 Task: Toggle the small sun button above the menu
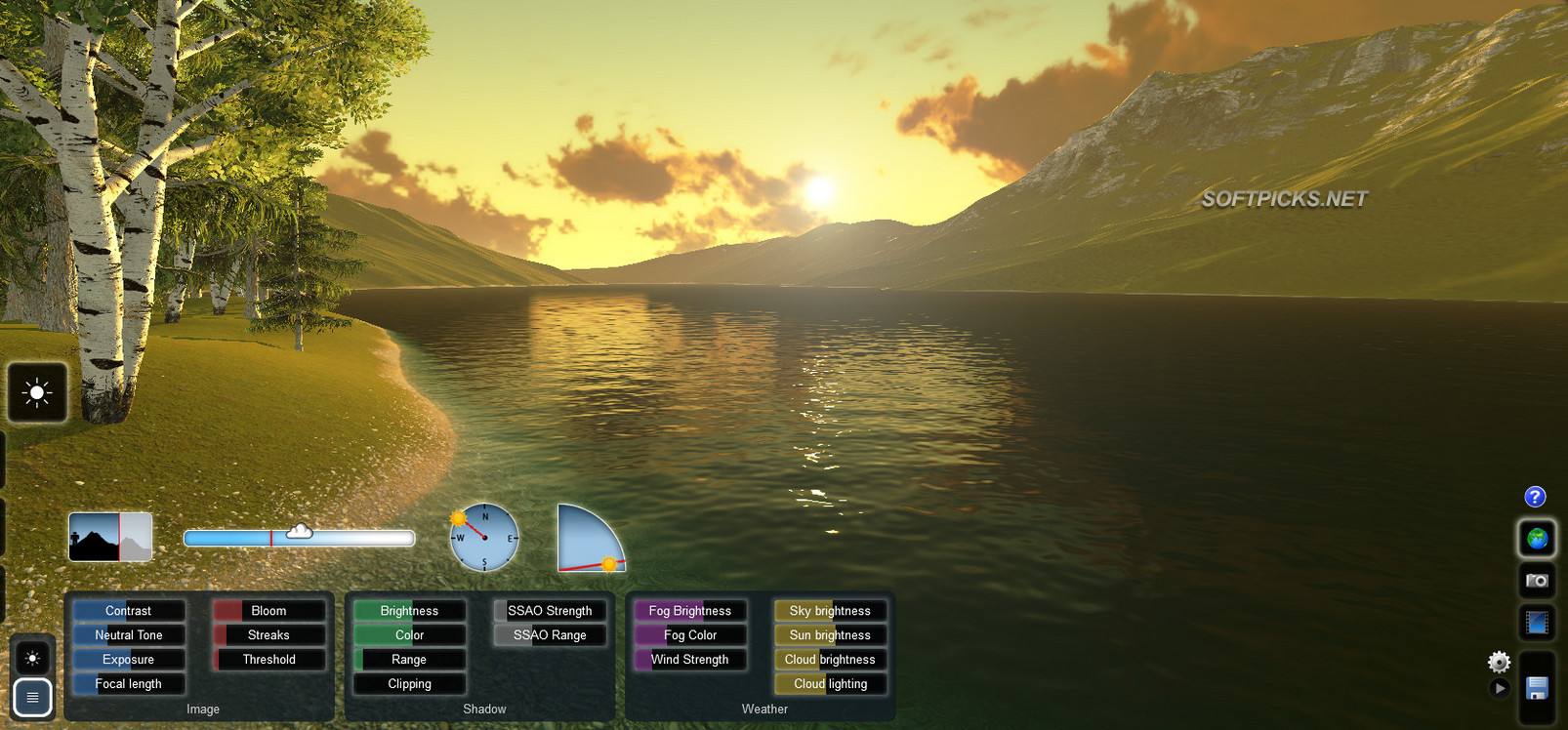[x=32, y=657]
